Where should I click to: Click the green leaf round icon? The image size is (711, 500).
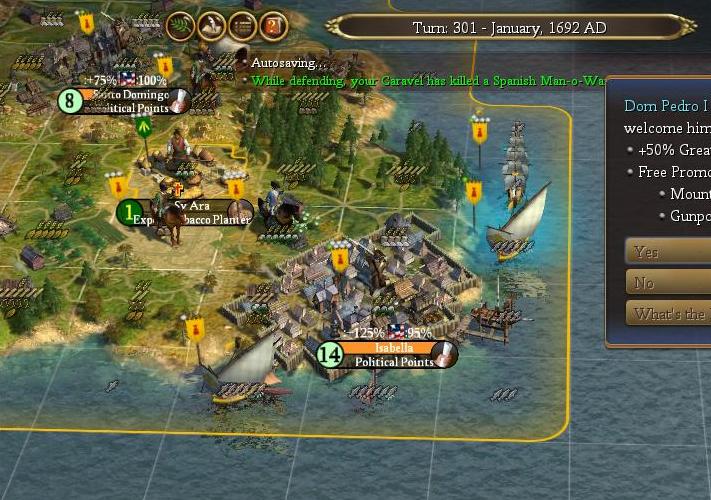pos(181,26)
